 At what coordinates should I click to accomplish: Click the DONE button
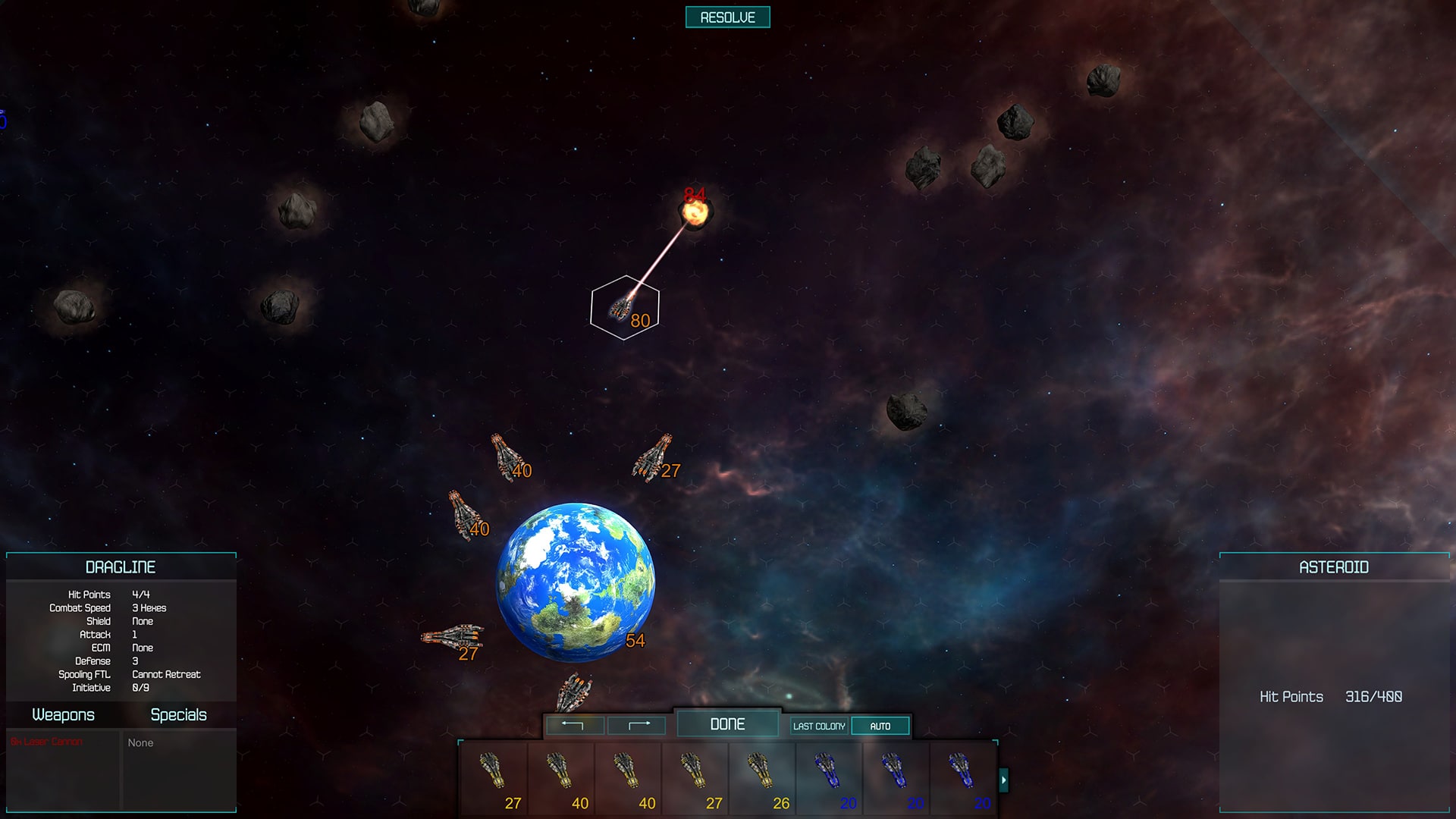coord(727,723)
